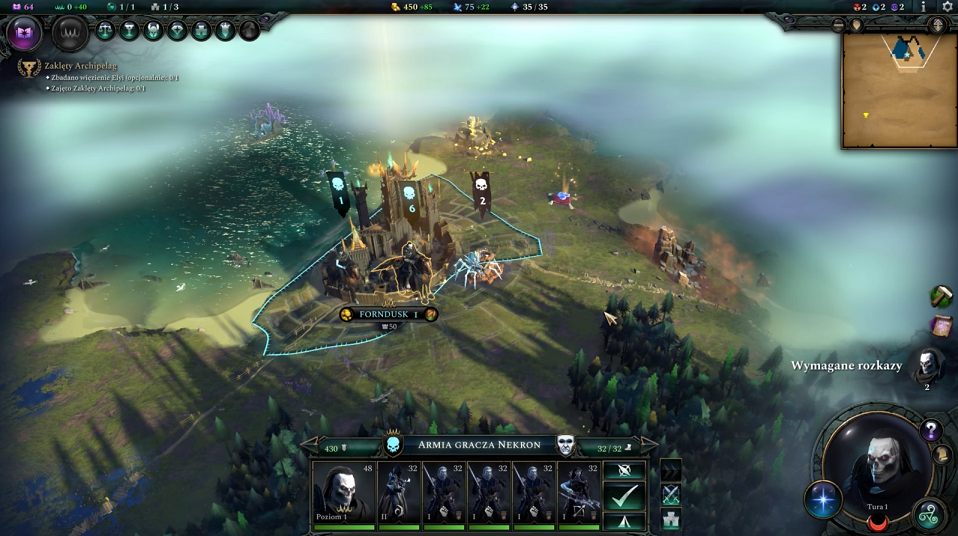This screenshot has height=536, width=958.
Task: Open the info 'i' button in top bar
Action: [x=923, y=7]
